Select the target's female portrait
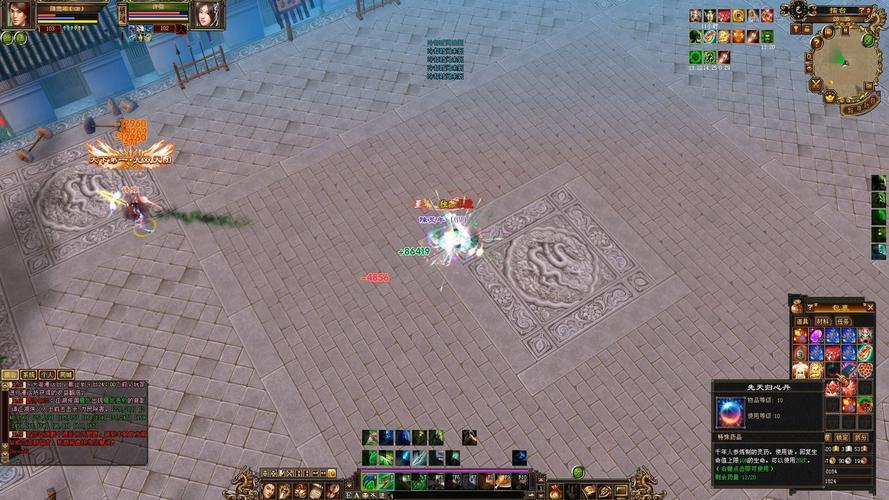889x500 pixels. (x=208, y=14)
